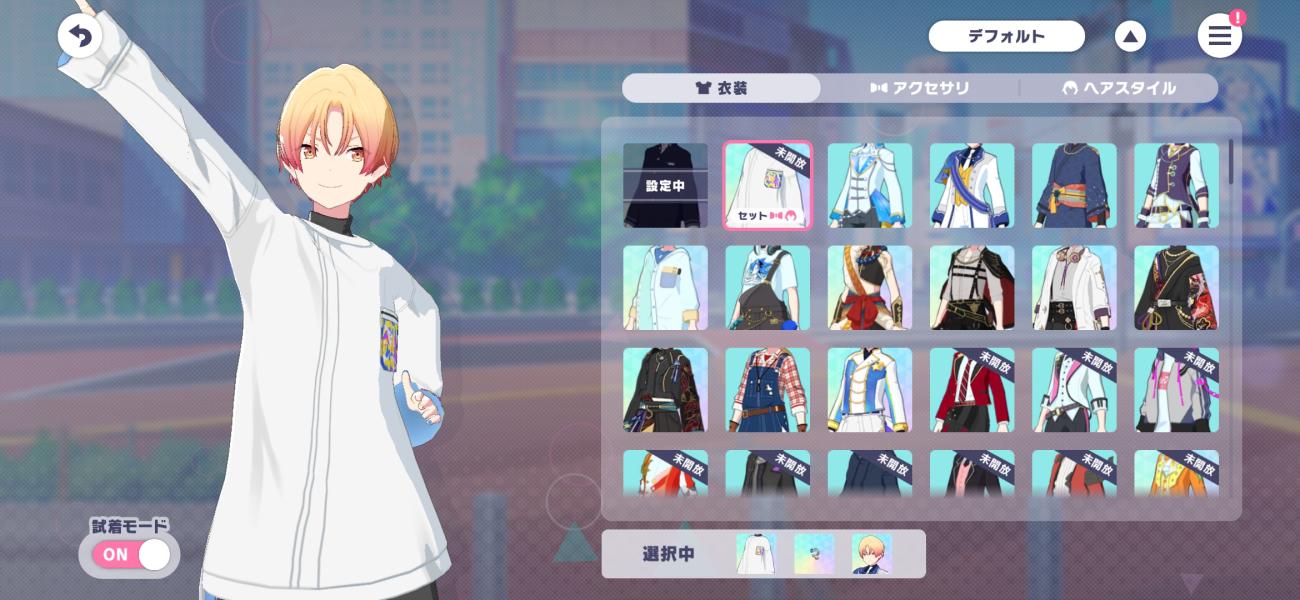Turn off the 試着モード toggle
The image size is (1300, 600).
pos(131,554)
